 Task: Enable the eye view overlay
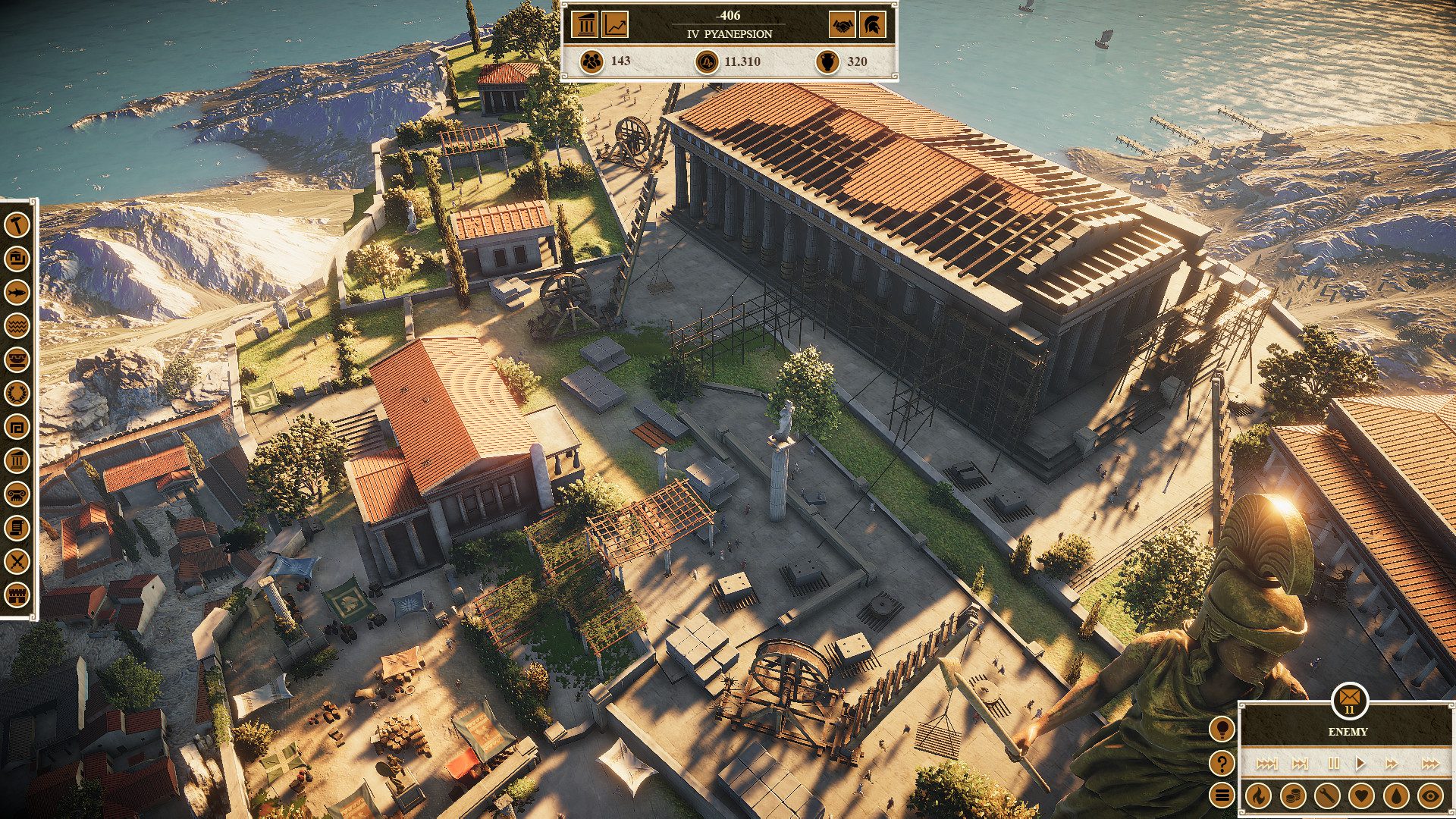[1429, 796]
